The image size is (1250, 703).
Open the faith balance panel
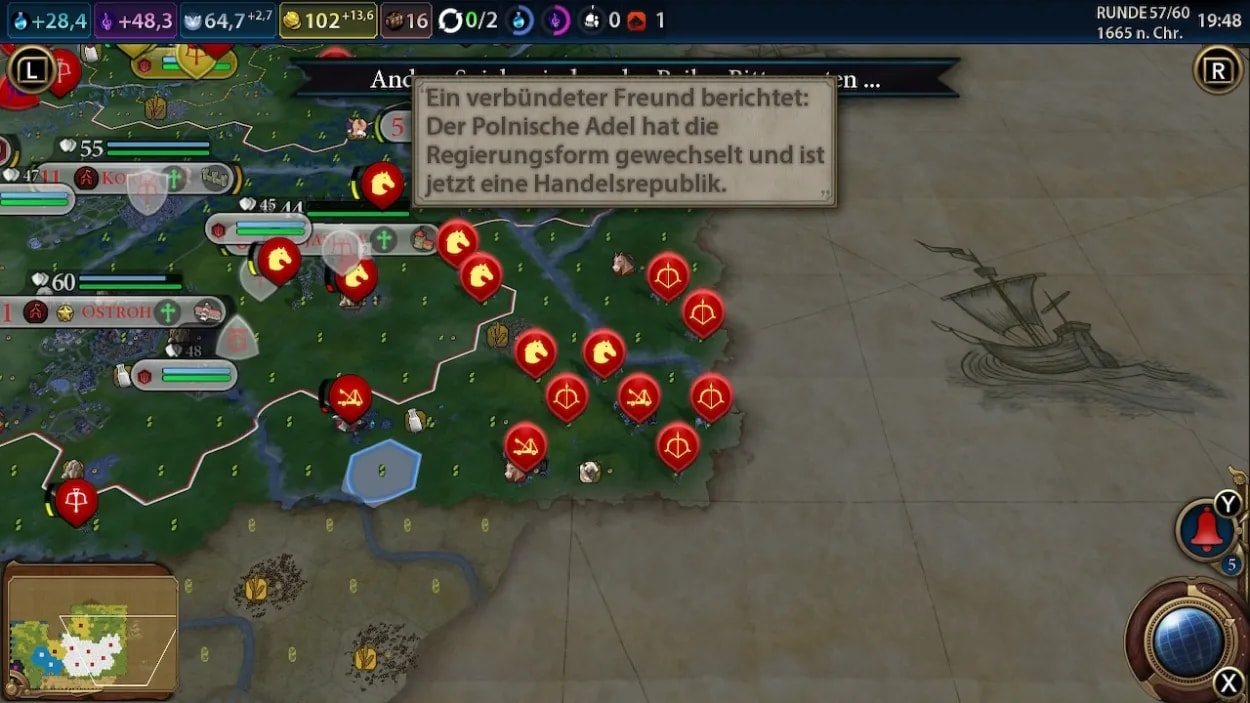[x=227, y=20]
